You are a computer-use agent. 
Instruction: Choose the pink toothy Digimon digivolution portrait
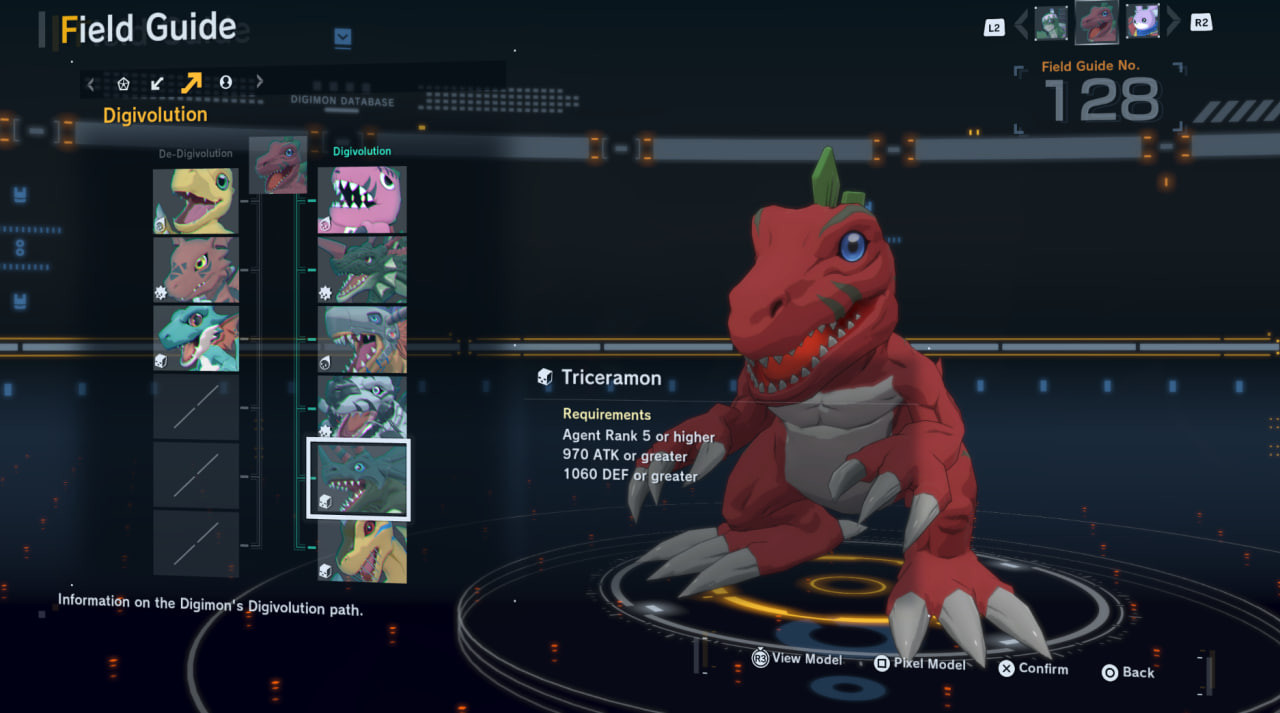point(362,200)
